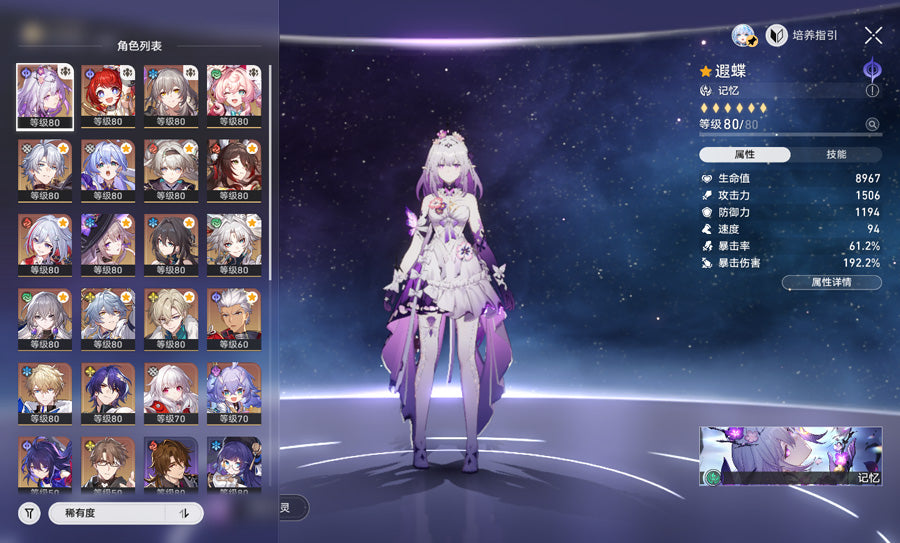Open the 培养指引 training guide
900x543 pixels.
click(x=801, y=35)
